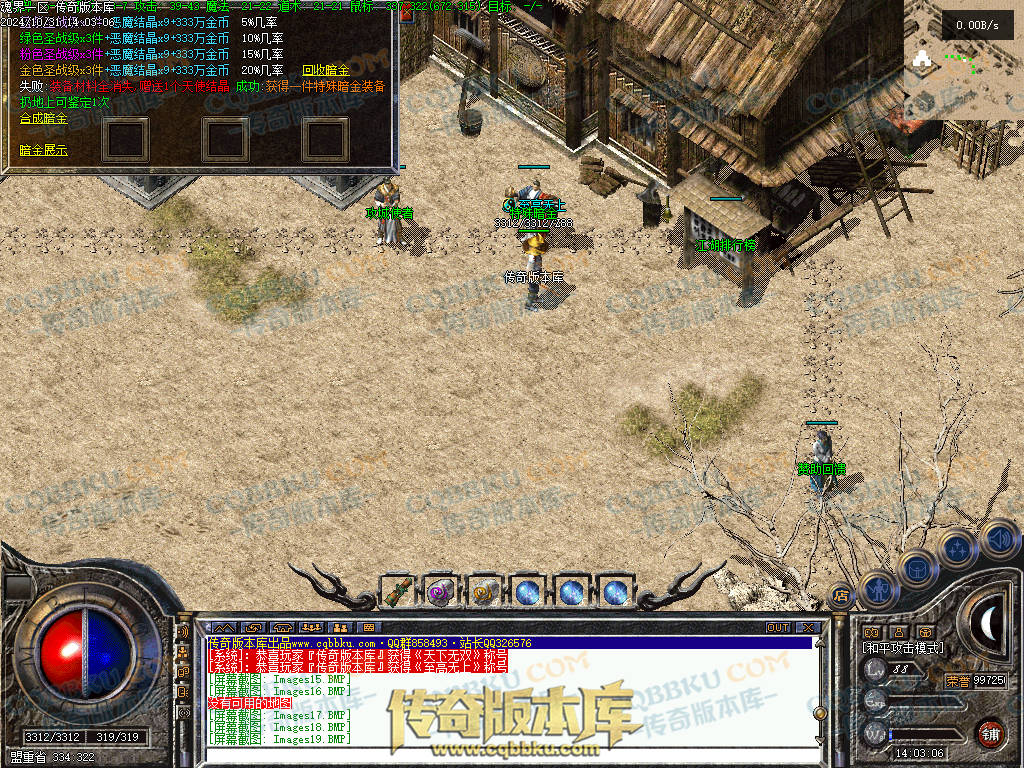The width and height of the screenshot is (1024, 768).
Task: Toggle the sound speaker button
Action: (x=998, y=538)
